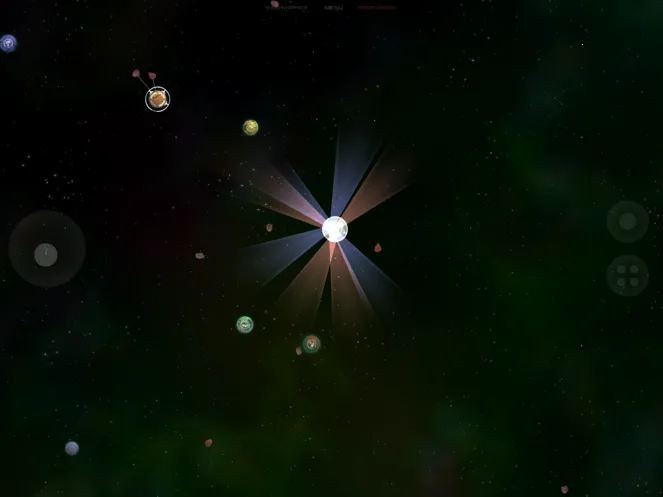Open the MENU at the top
This screenshot has width=663, height=497.
pos(333,7)
